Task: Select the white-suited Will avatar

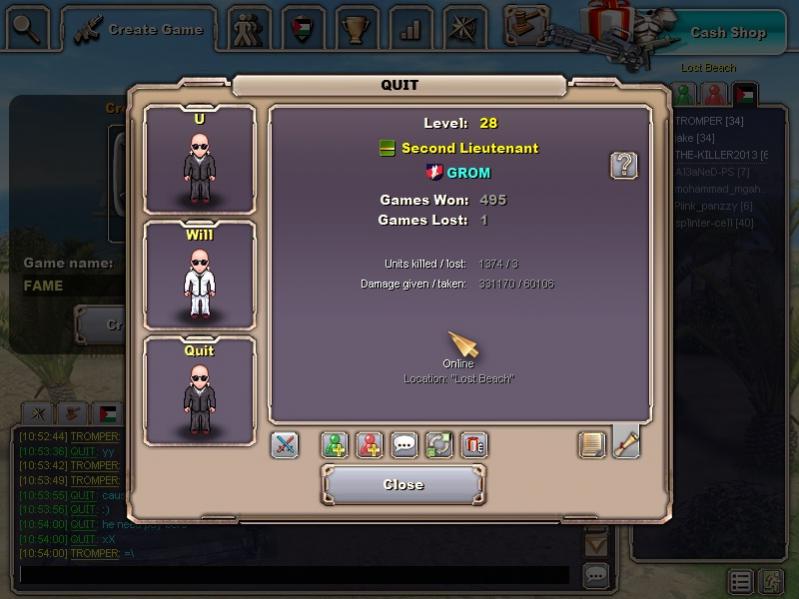Action: pyautogui.click(x=200, y=276)
